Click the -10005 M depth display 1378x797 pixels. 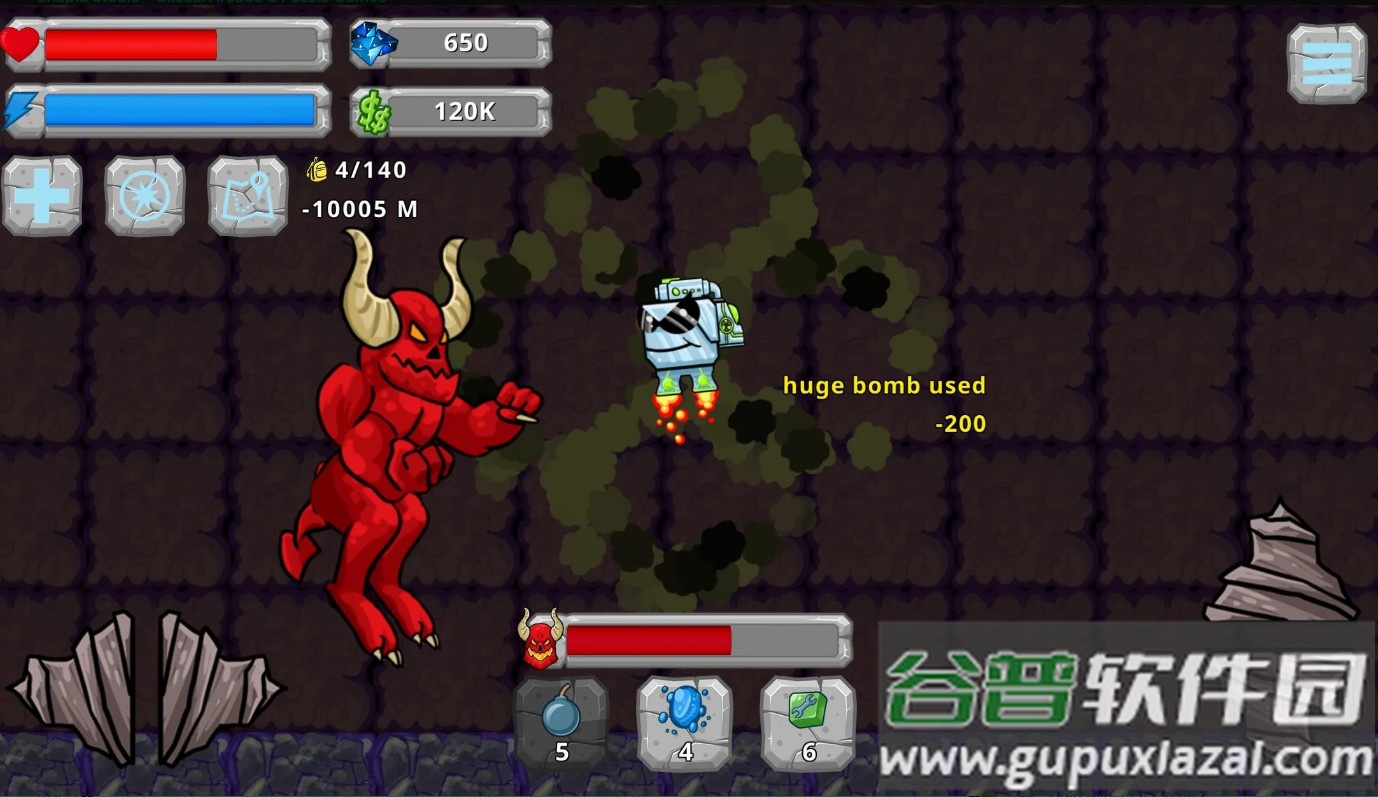click(362, 210)
